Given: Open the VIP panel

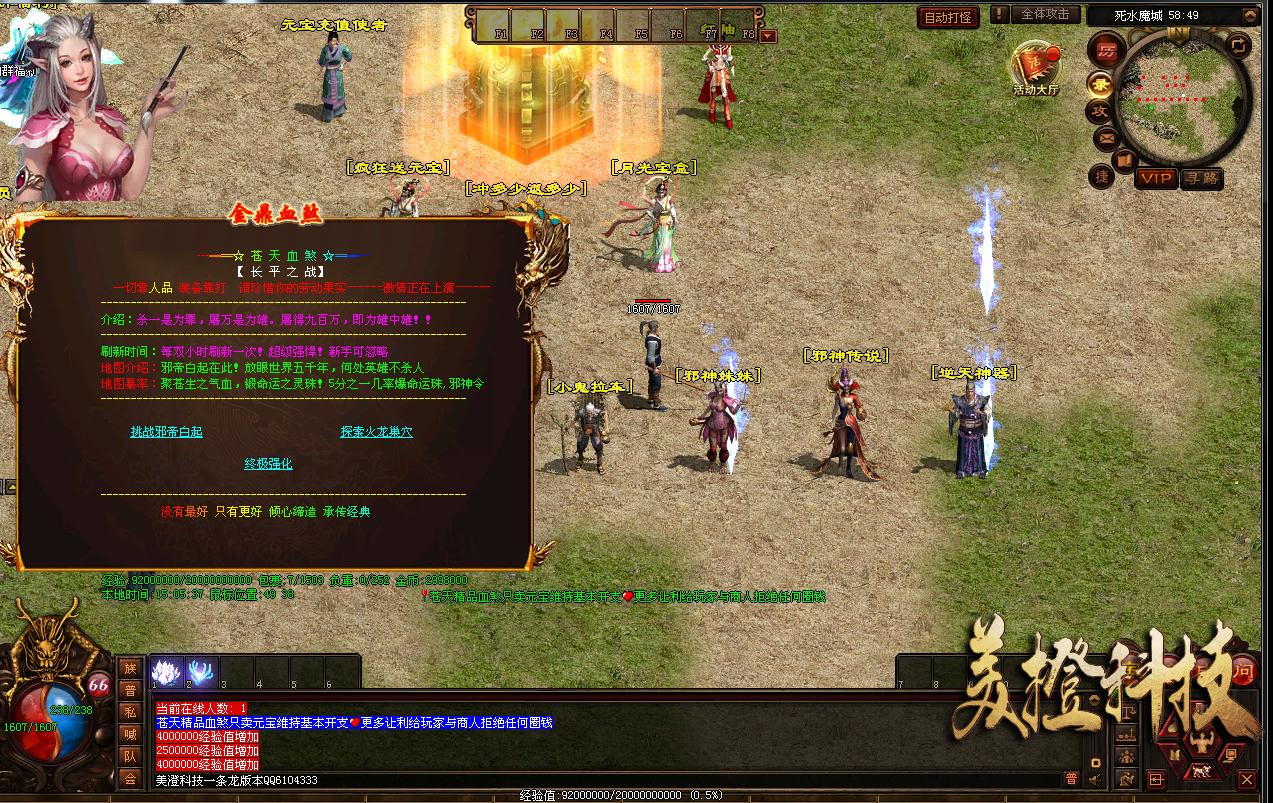Looking at the screenshot, I should coord(1156,178).
